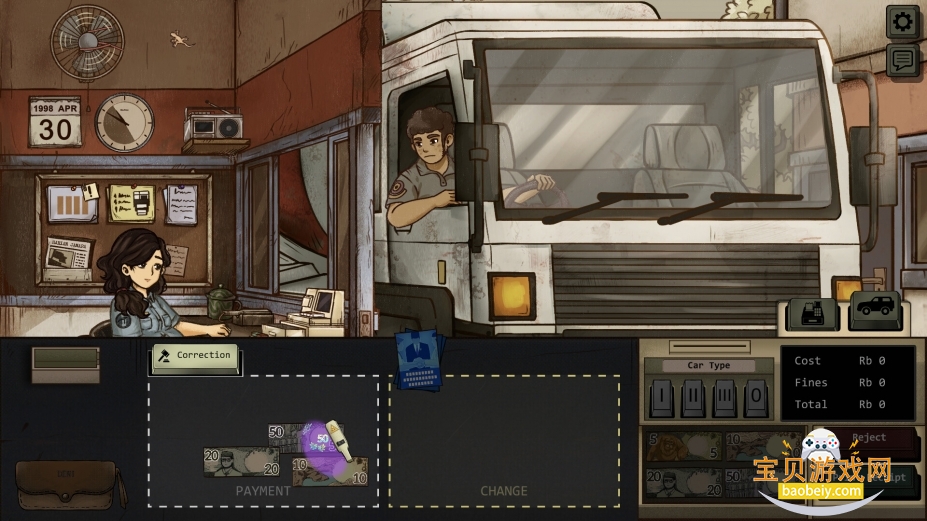This screenshot has width=927, height=521.
Task: Select the blue ID card document
Action: point(418,360)
